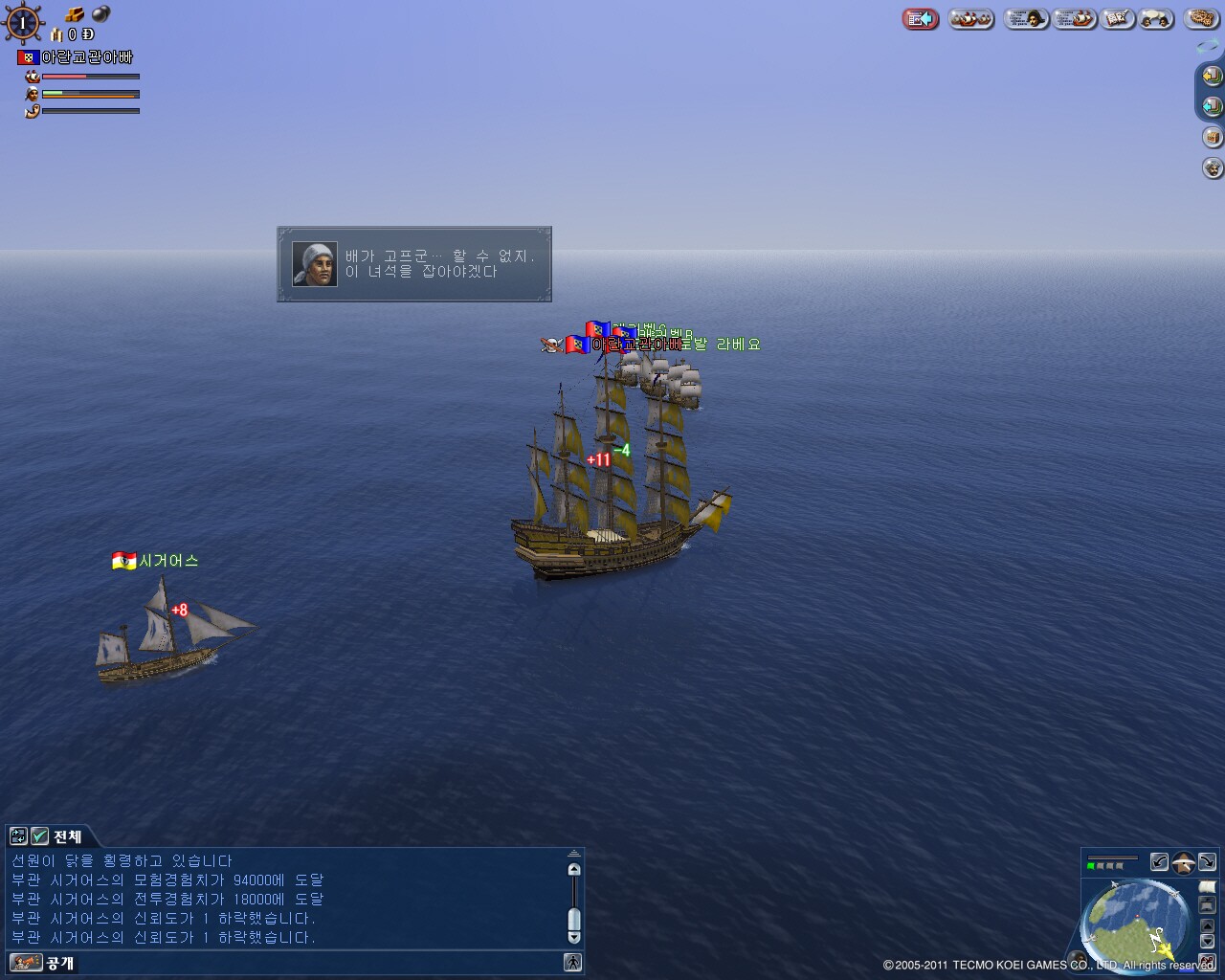
Task: Click the 공개 megaphone chat channel button
Action: coord(26,963)
